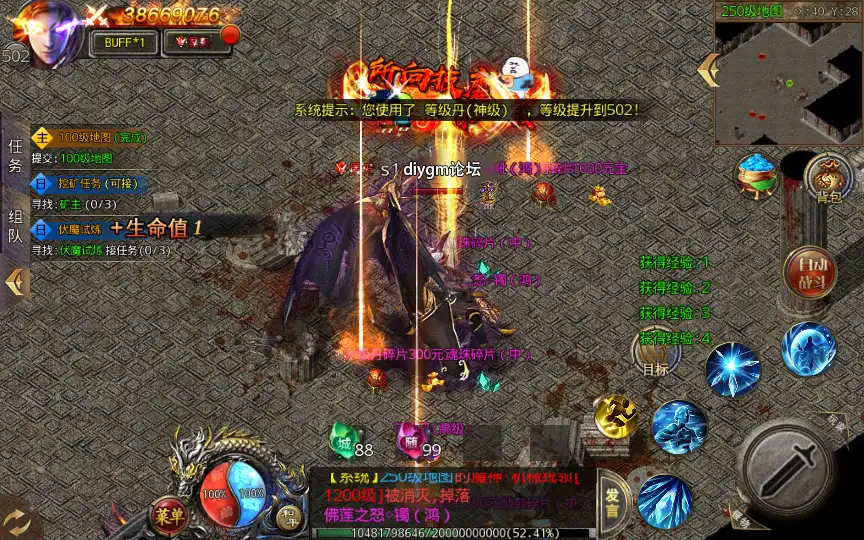Open the blue gem treasure pot icon
This screenshot has width=864, height=540.
(758, 176)
